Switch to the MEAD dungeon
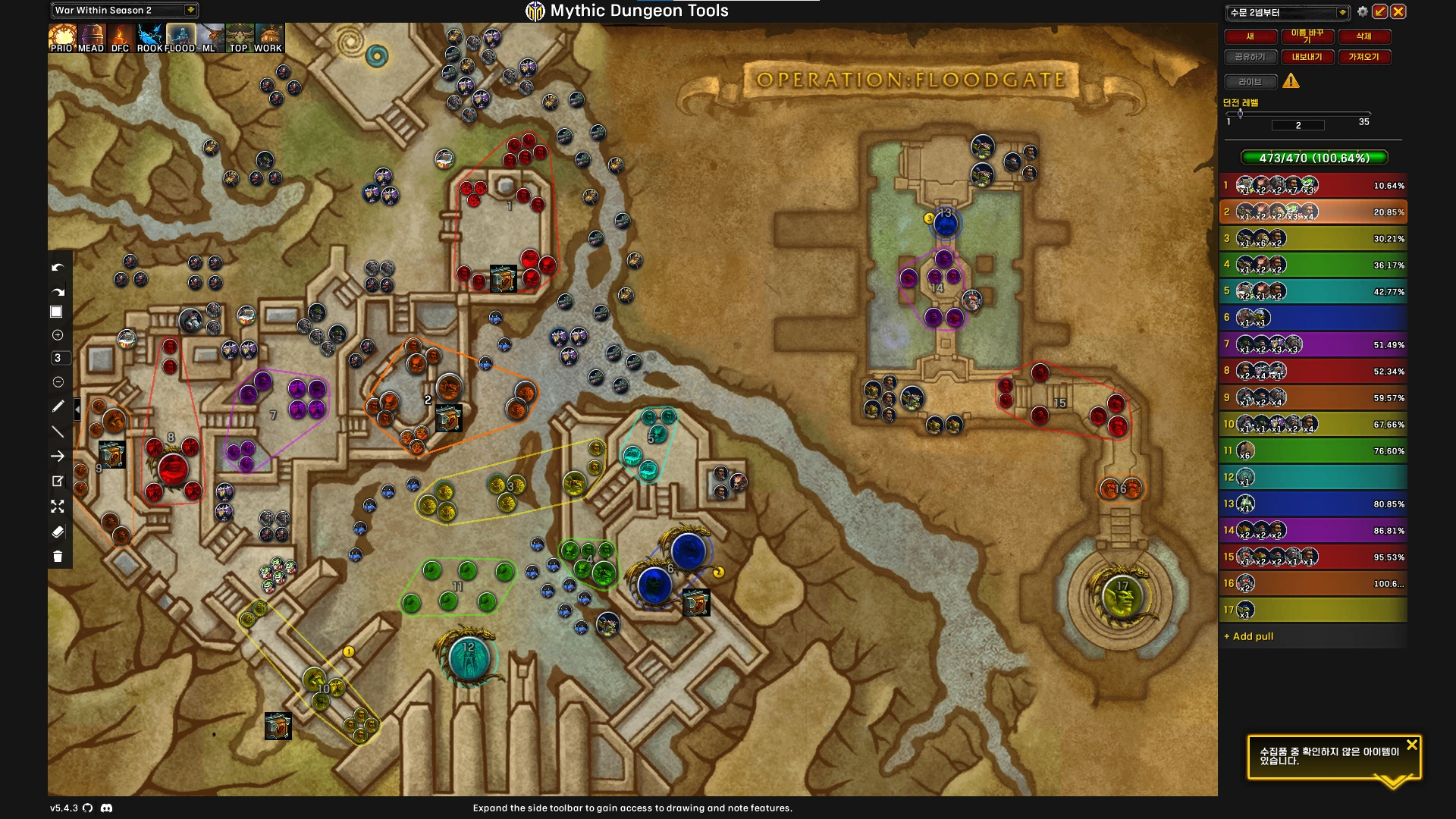This screenshot has width=1456, height=819. click(91, 37)
